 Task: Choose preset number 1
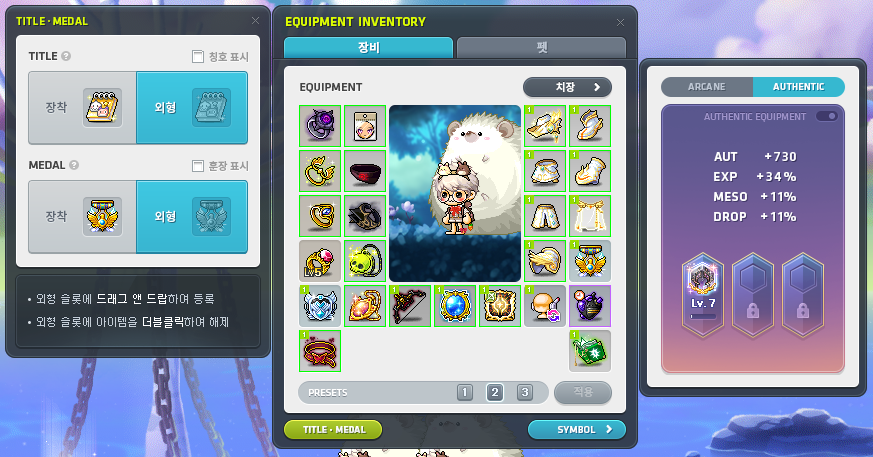[x=465, y=392]
